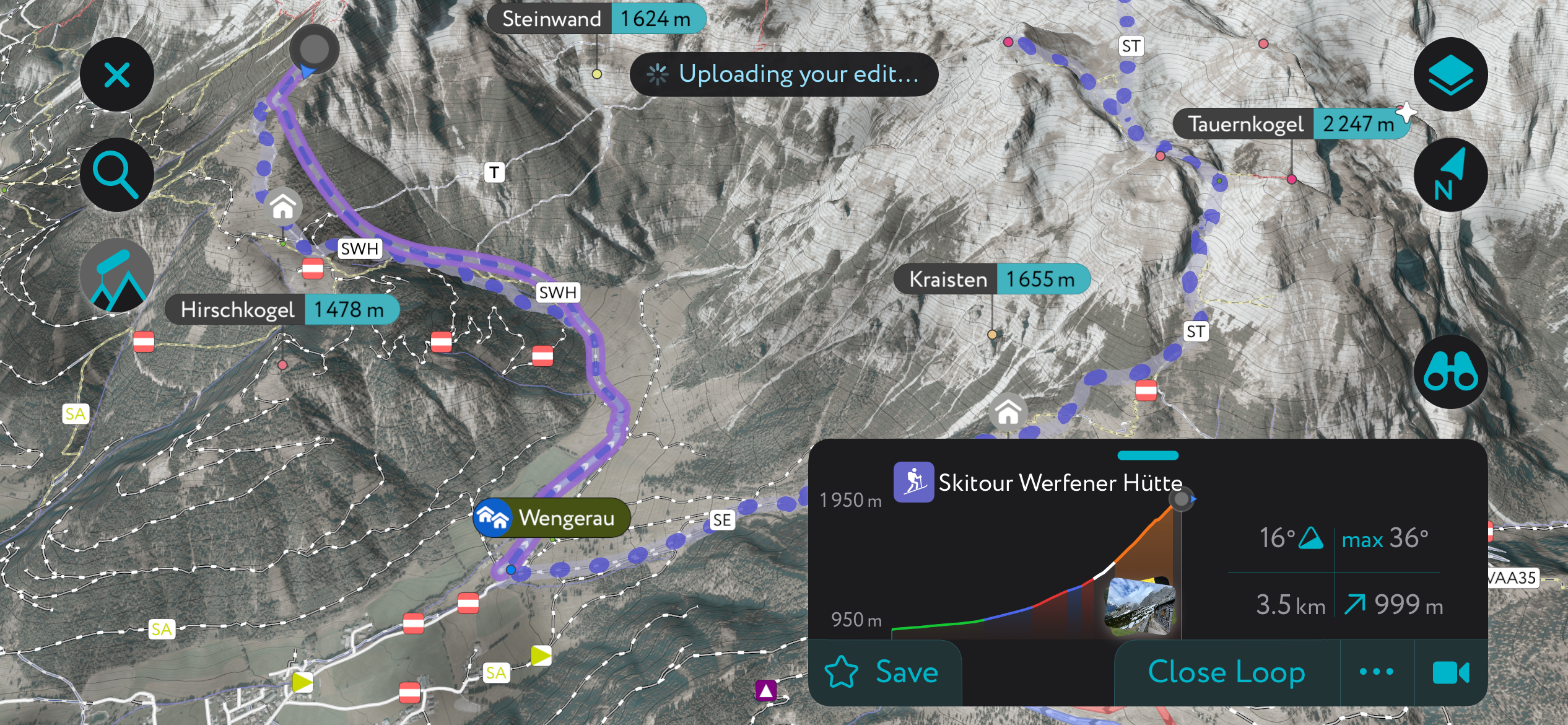The width and height of the screenshot is (1568, 725).
Task: Tap the mountain route drawing tool icon
Action: point(116,276)
